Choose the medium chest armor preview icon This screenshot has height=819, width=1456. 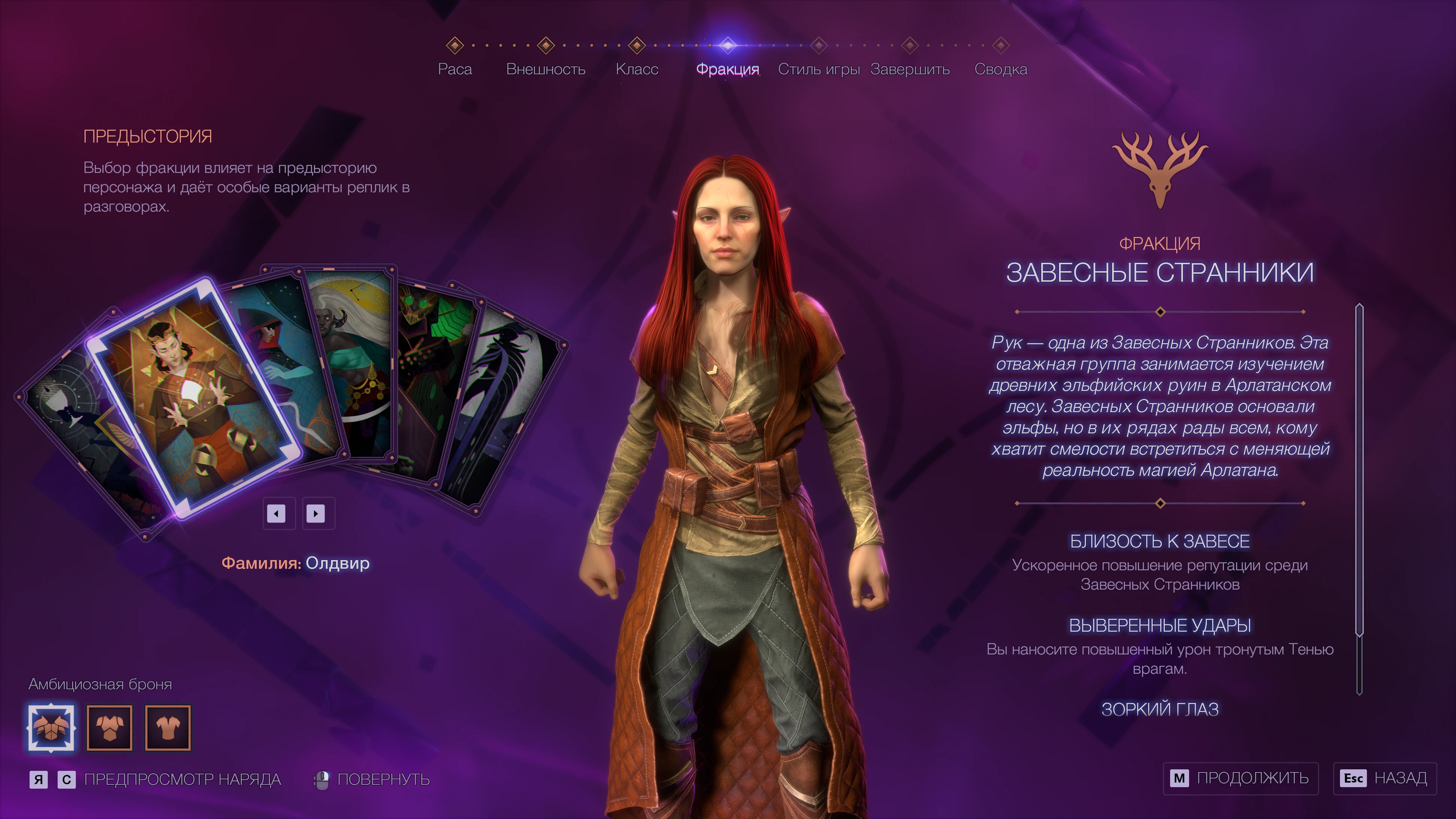pyautogui.click(x=110, y=727)
